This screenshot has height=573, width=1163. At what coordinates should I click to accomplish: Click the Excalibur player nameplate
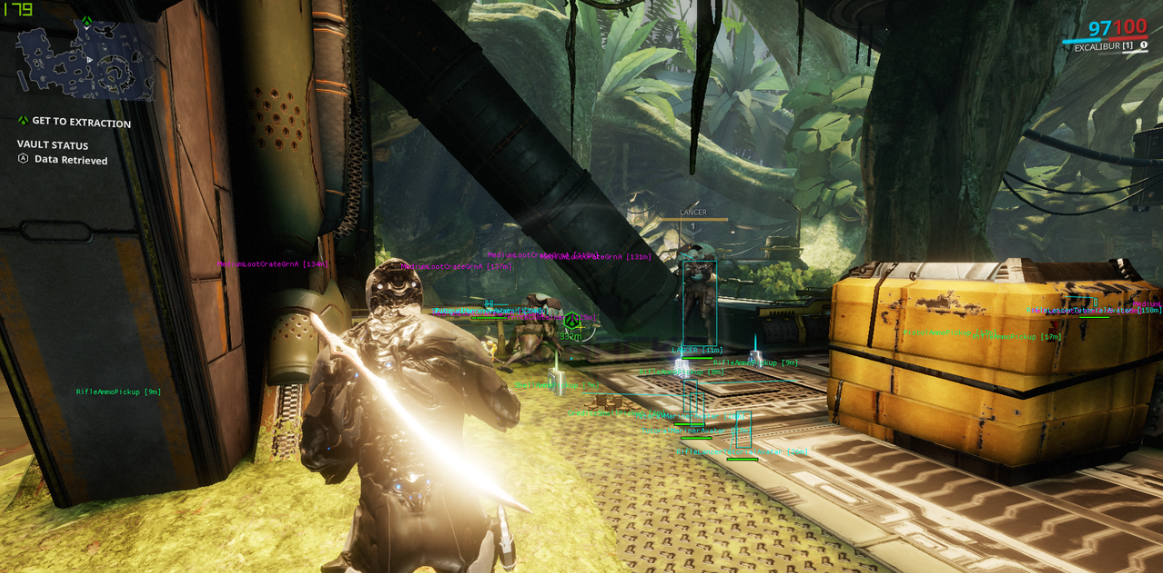1103,47
